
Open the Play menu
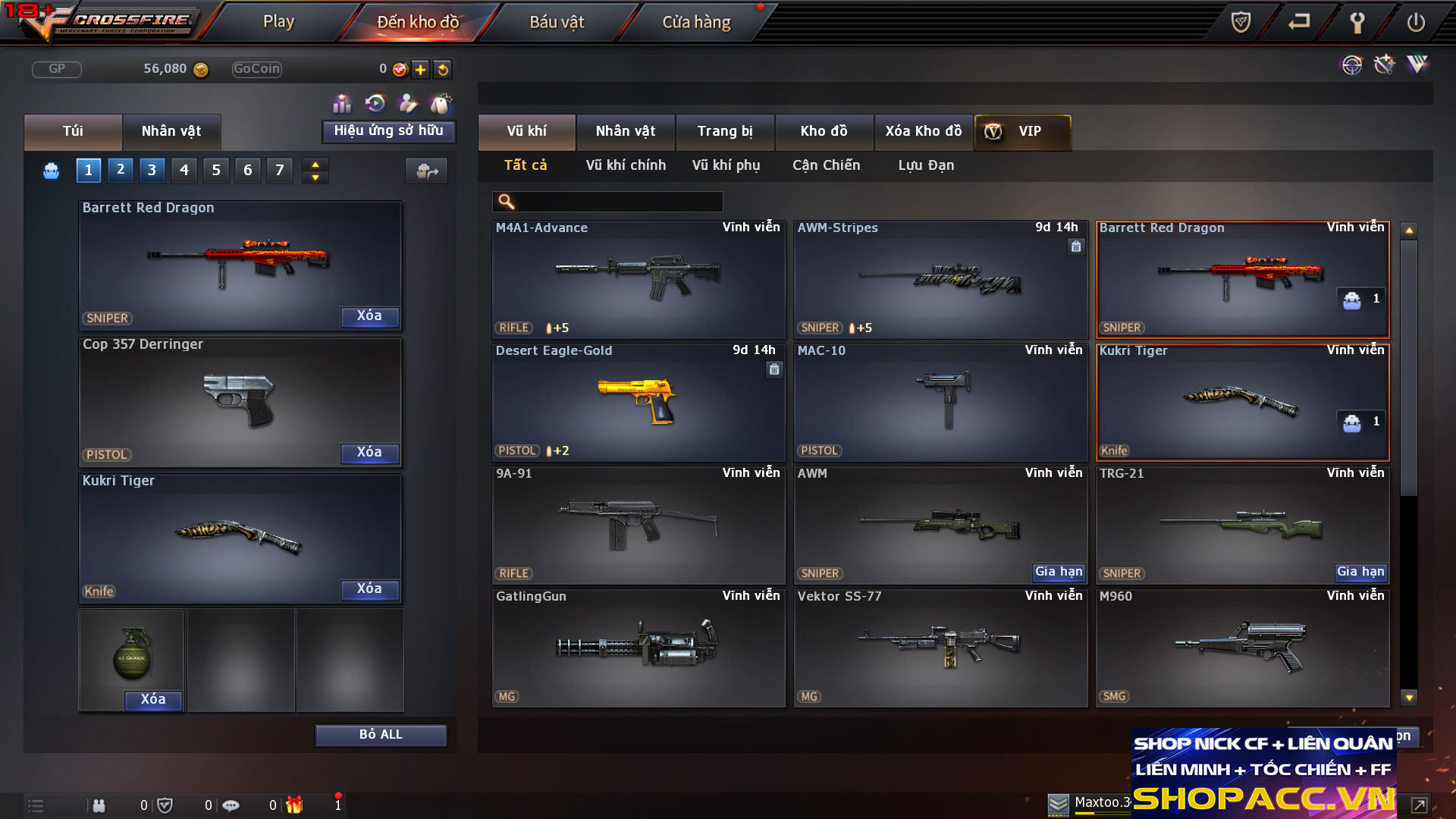click(x=278, y=22)
